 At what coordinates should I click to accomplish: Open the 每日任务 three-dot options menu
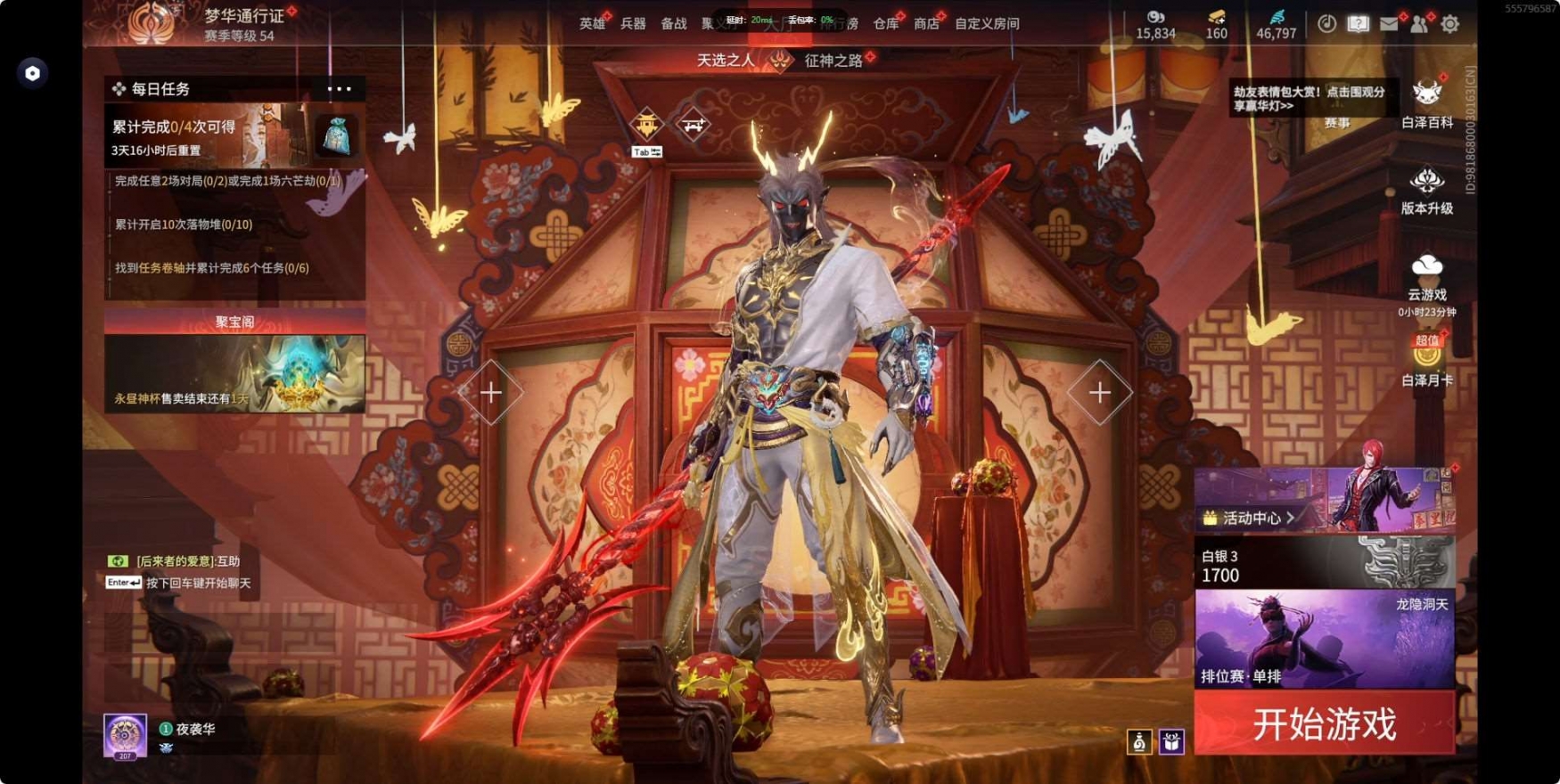pyautogui.click(x=340, y=88)
